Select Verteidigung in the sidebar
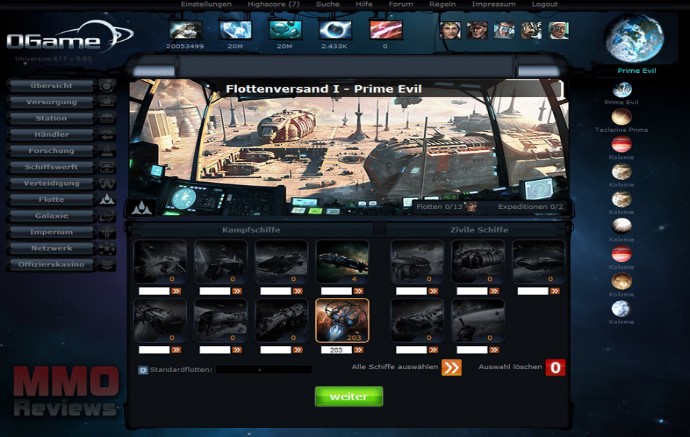690x437 pixels. pos(52,184)
